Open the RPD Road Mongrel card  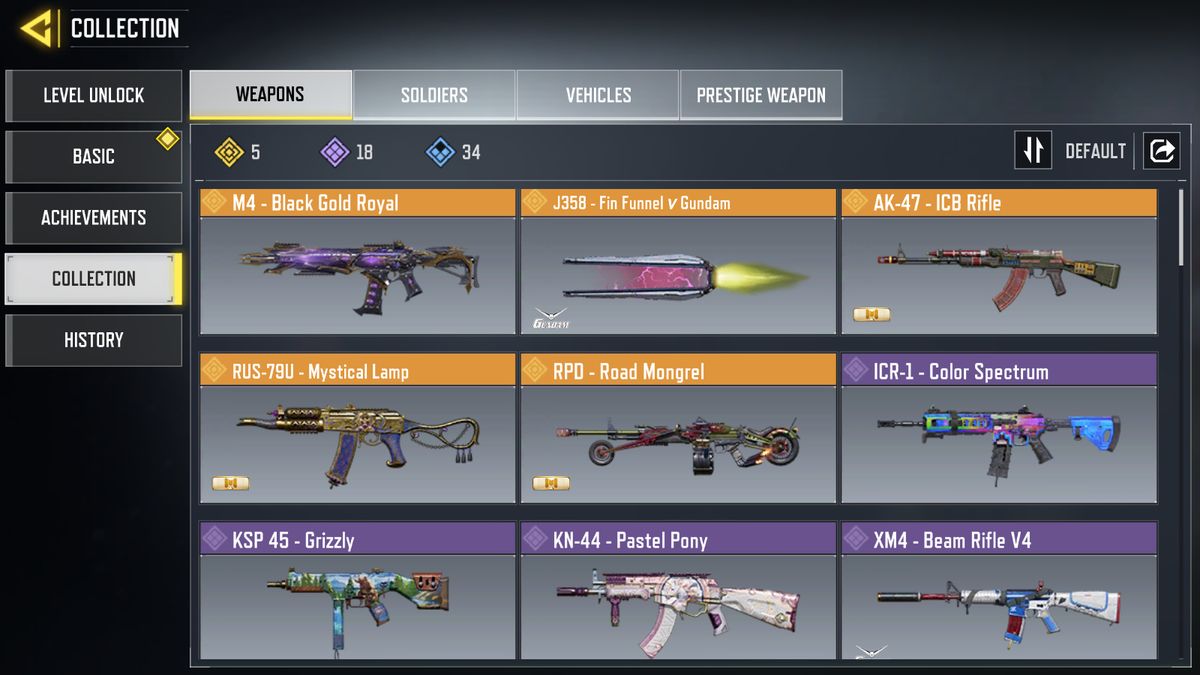click(x=677, y=430)
